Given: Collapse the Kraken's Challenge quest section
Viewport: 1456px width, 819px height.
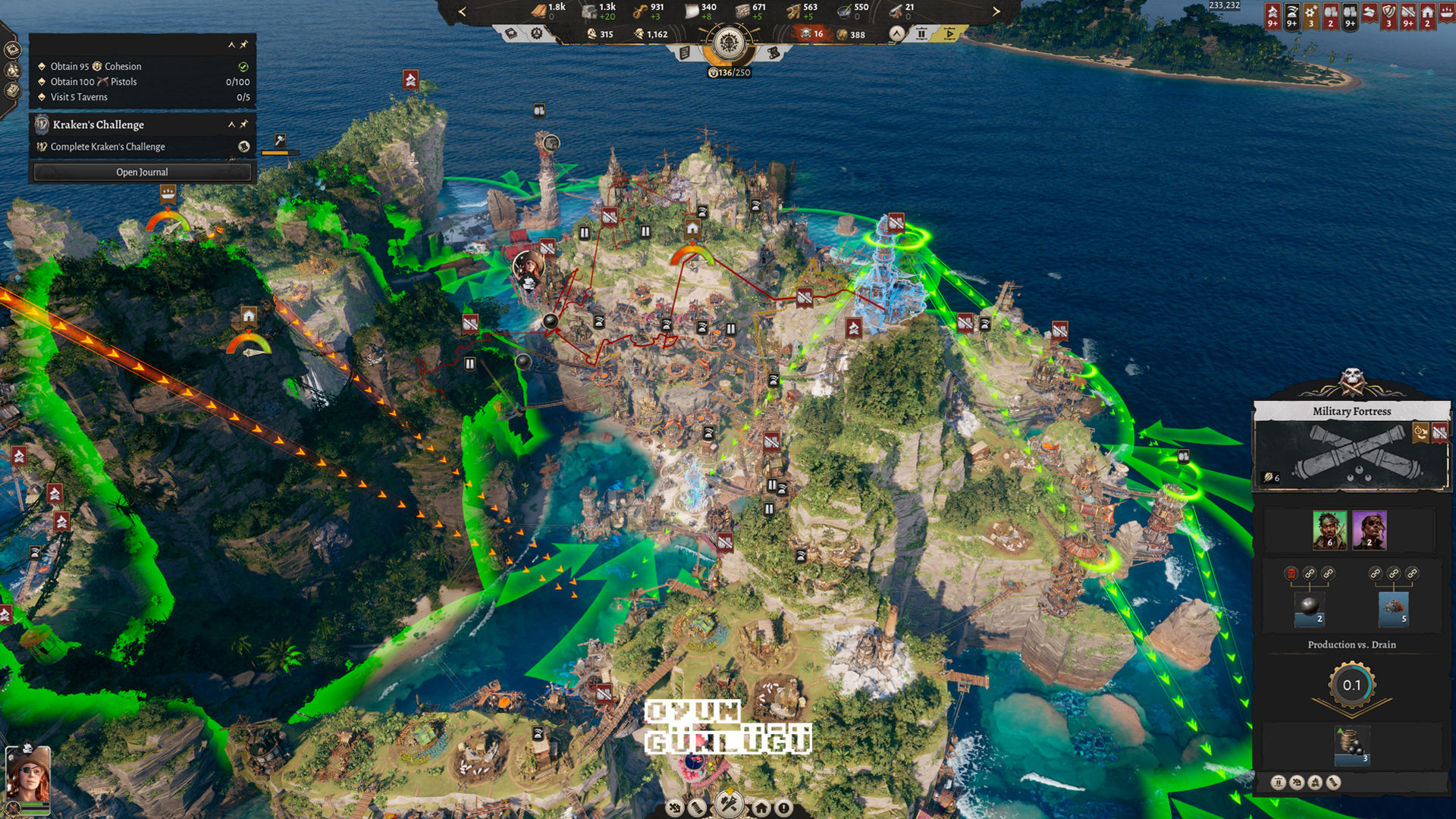Looking at the screenshot, I should 231,124.
